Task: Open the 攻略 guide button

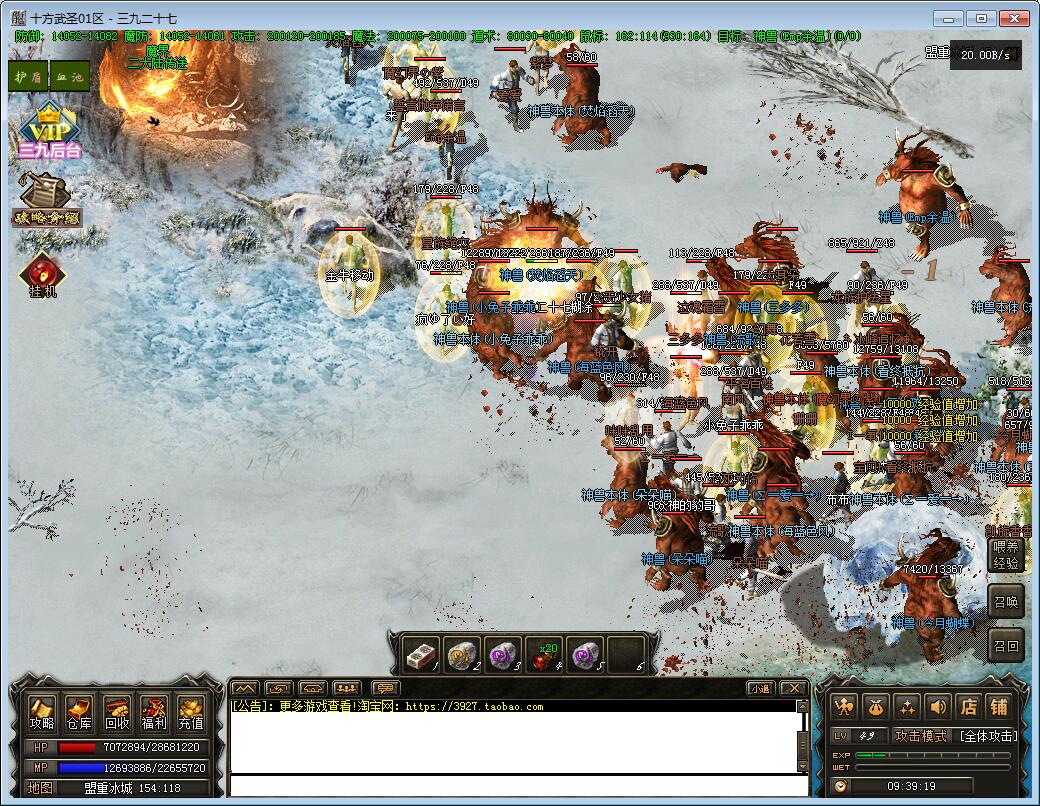Action: pos(42,714)
